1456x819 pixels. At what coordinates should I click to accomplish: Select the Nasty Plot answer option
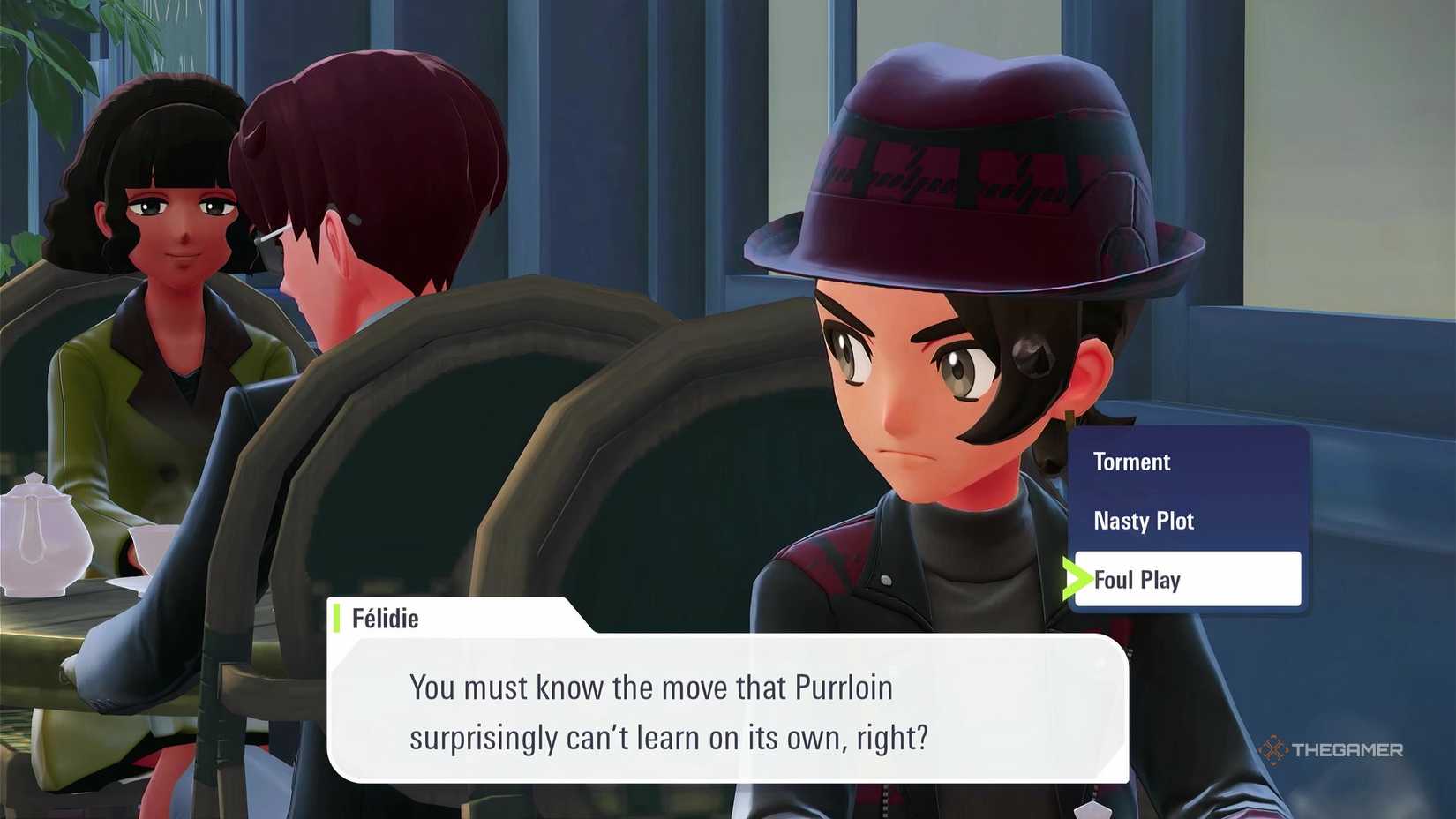pyautogui.click(x=1144, y=521)
